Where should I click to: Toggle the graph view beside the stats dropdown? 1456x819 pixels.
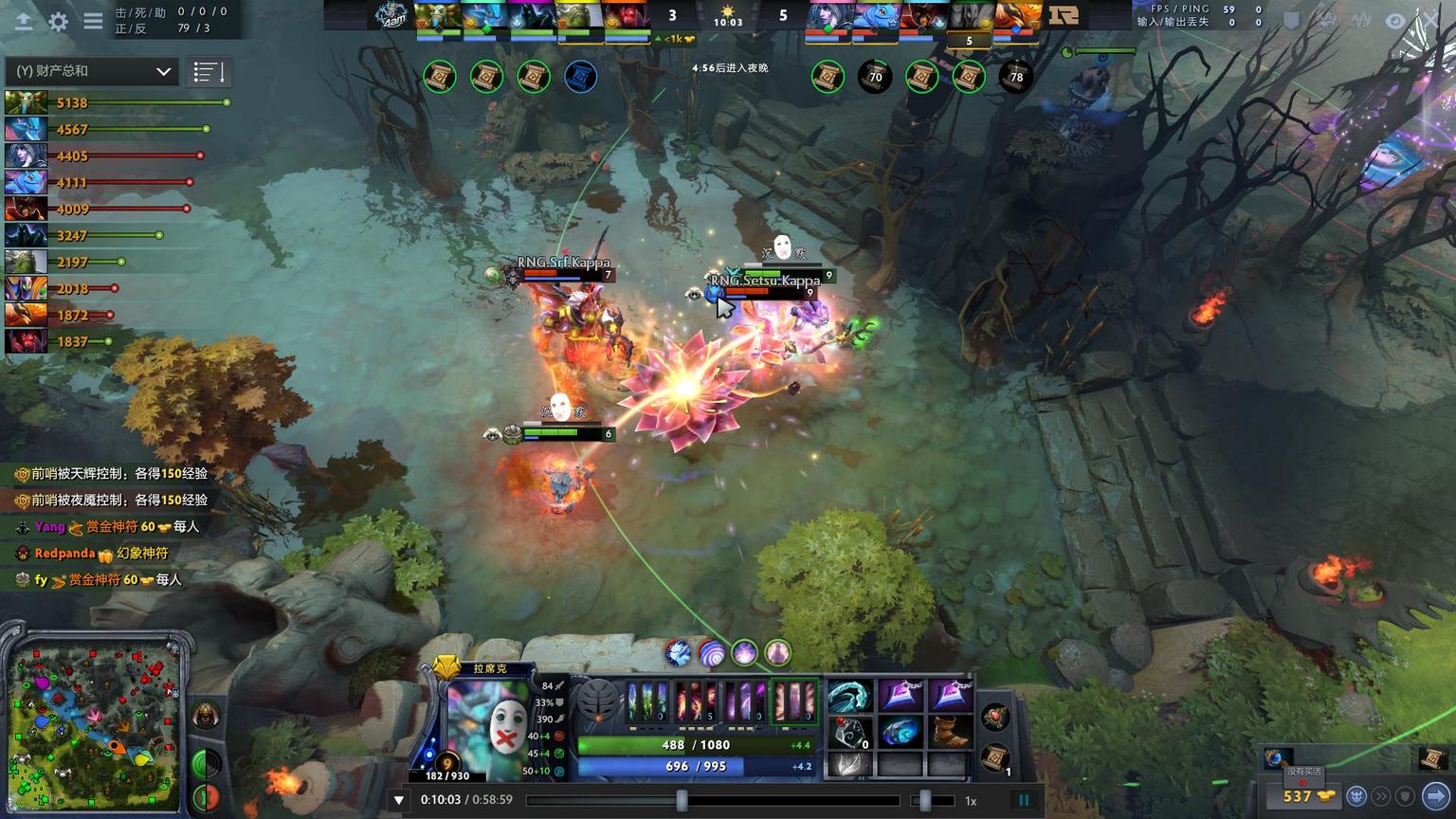pyautogui.click(x=207, y=70)
